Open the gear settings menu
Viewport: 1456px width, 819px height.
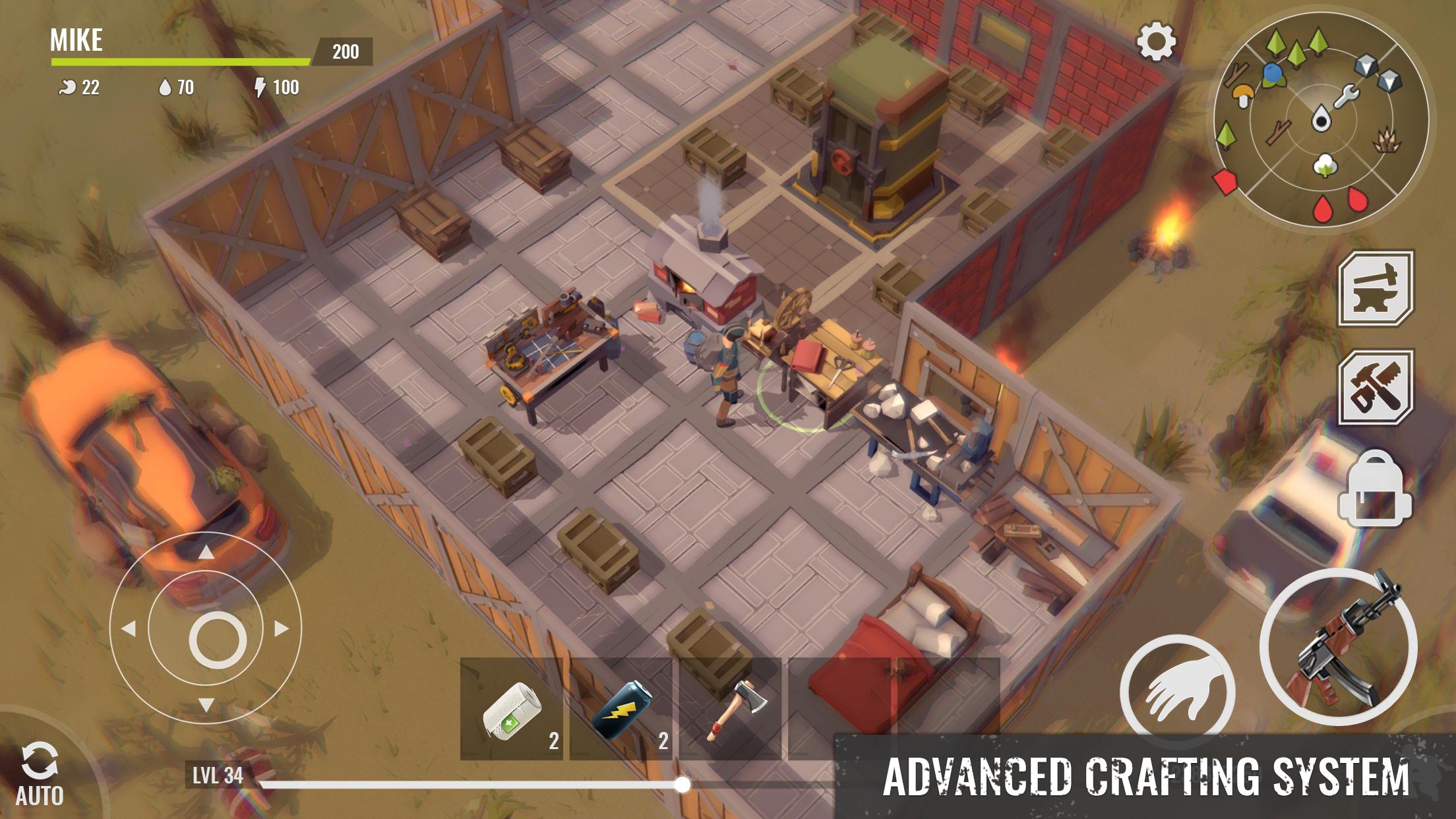click(x=1156, y=42)
